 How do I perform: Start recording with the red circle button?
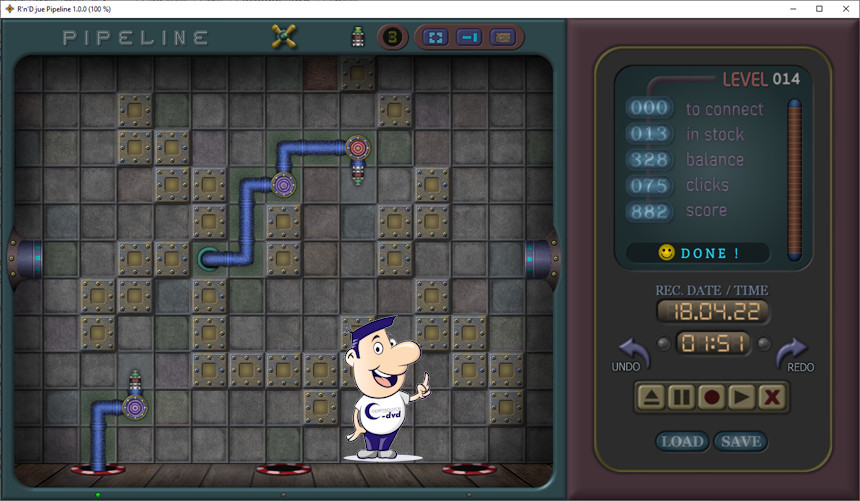pyautogui.click(x=711, y=397)
